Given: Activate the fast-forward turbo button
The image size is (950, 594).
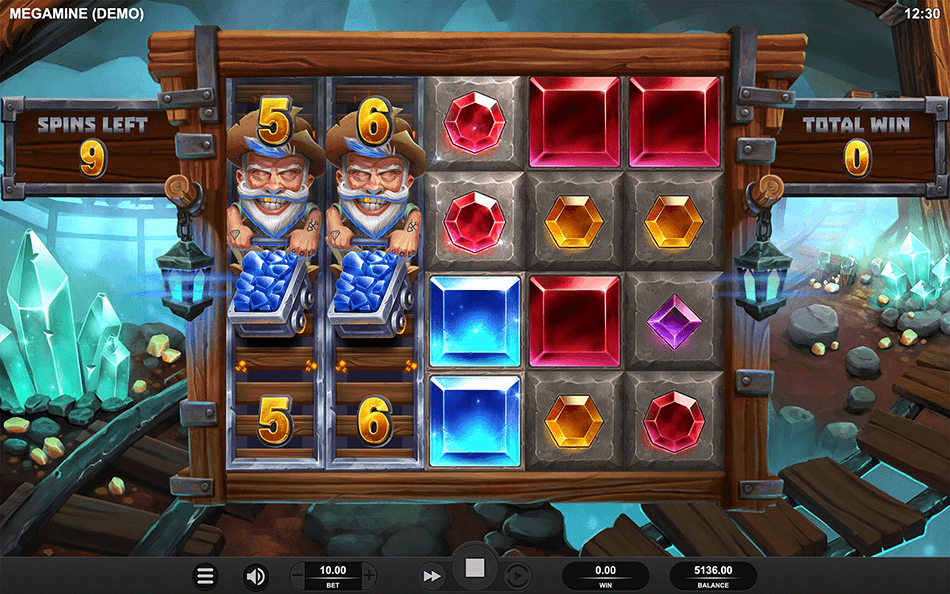Looking at the screenshot, I should click(431, 576).
